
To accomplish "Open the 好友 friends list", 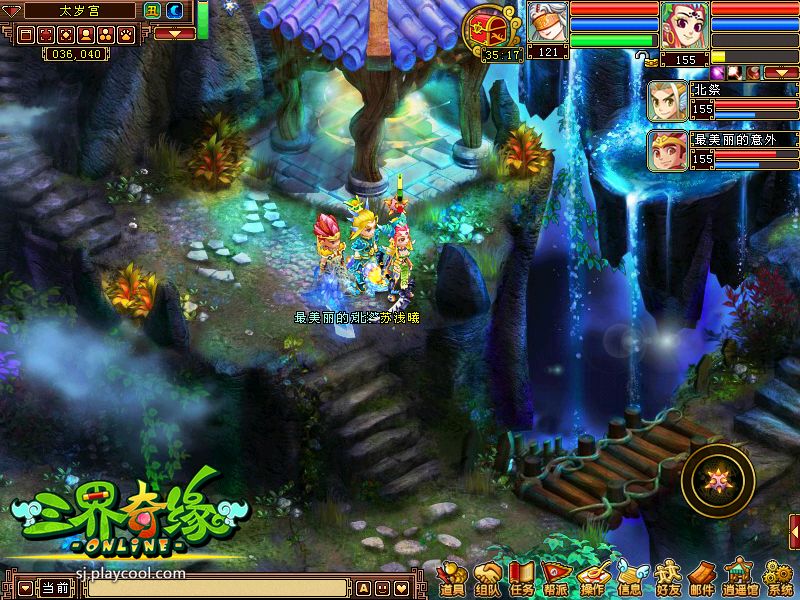I will (x=666, y=579).
